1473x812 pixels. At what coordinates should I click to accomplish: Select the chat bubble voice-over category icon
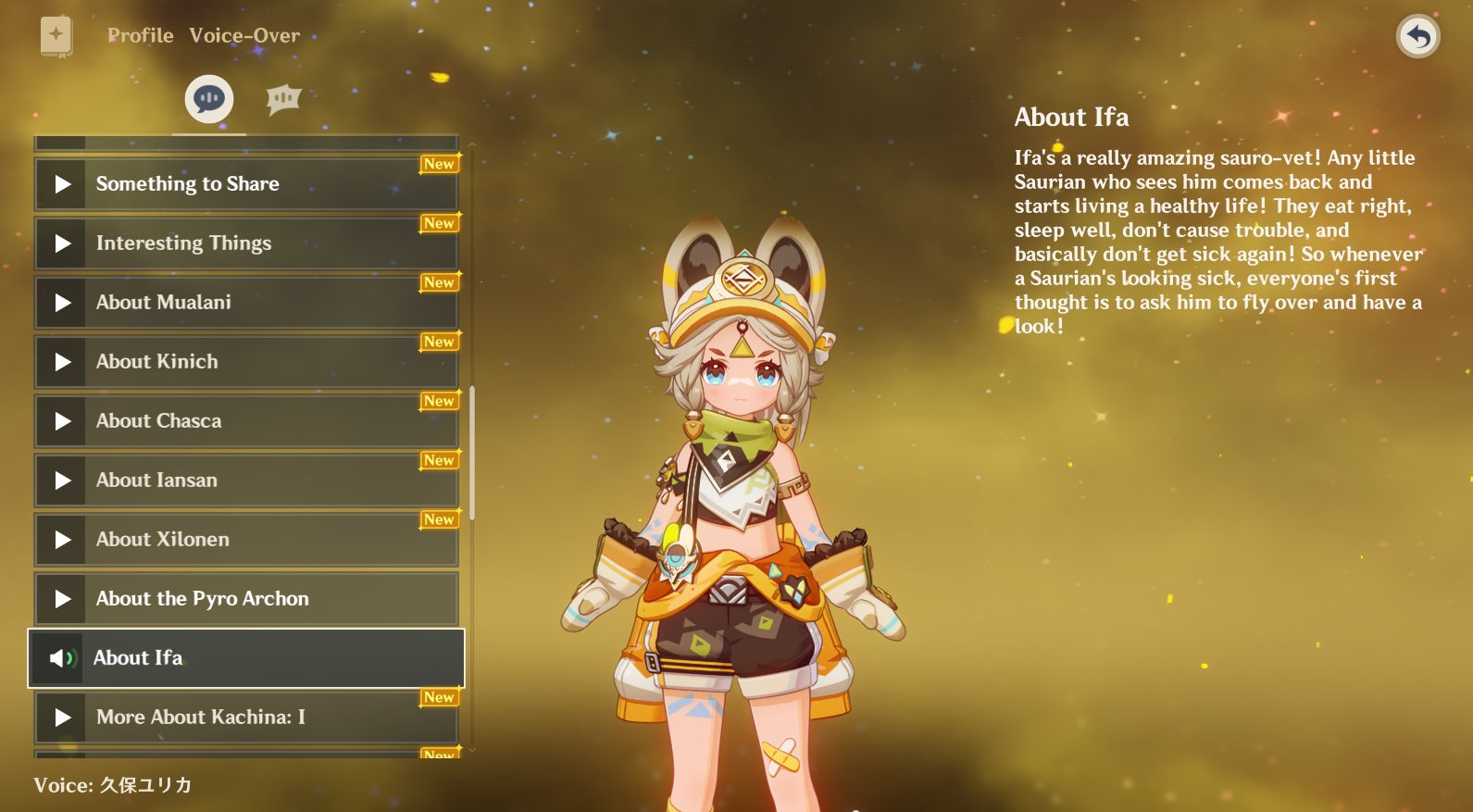(x=207, y=97)
